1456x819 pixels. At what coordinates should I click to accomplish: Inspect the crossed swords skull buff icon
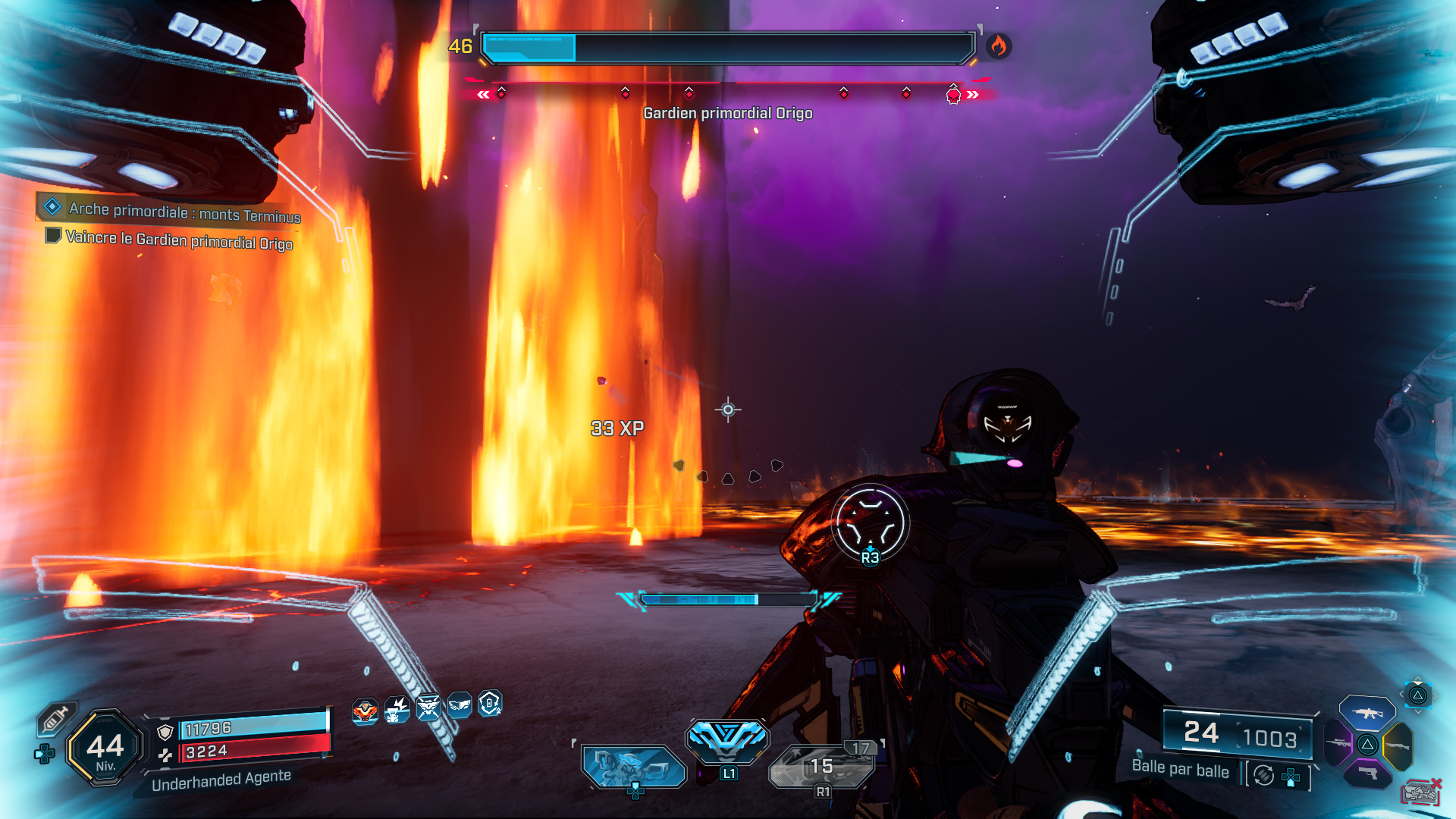coord(428,708)
